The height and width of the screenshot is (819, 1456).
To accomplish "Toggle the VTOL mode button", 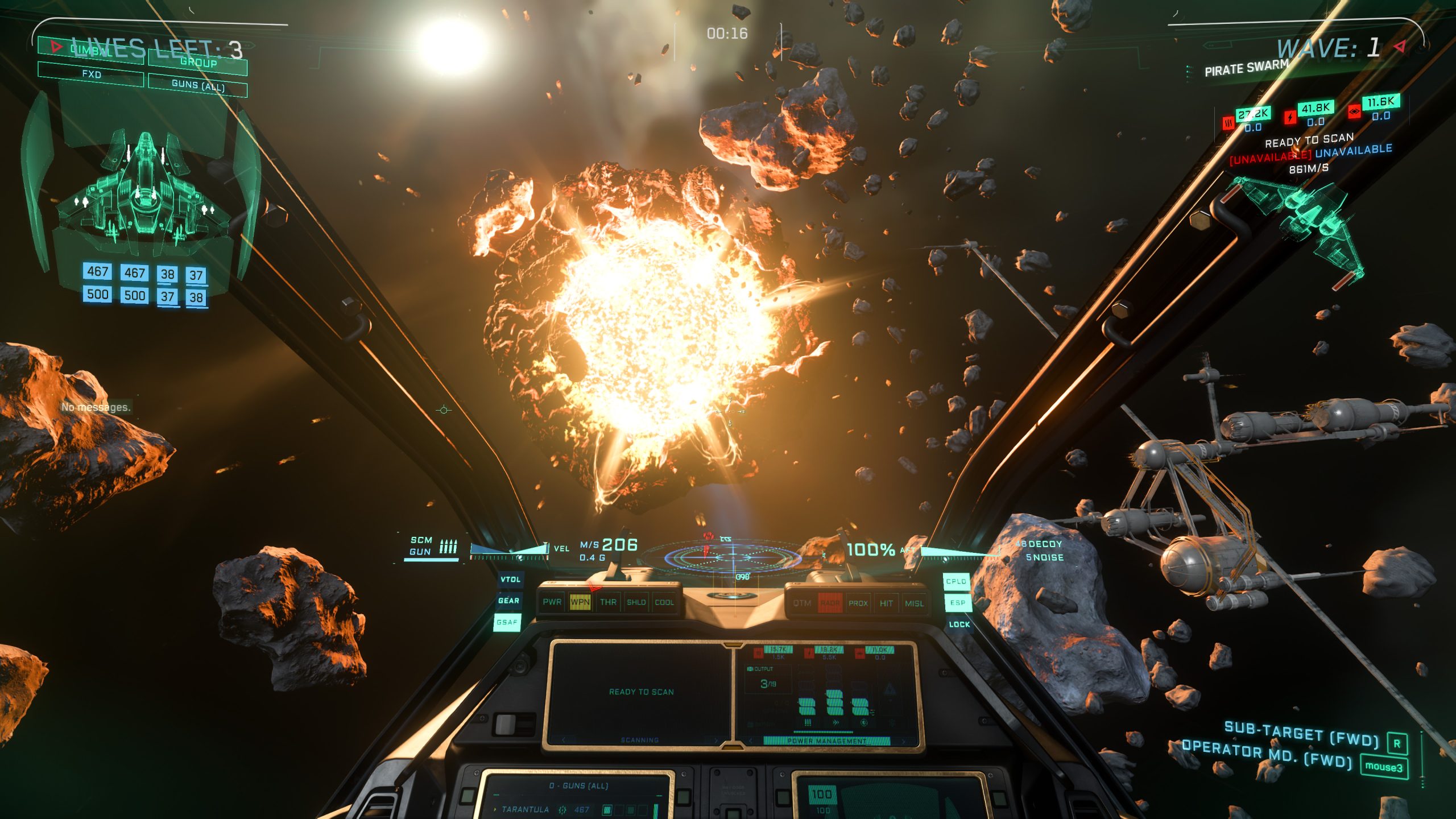I will coord(510,580).
